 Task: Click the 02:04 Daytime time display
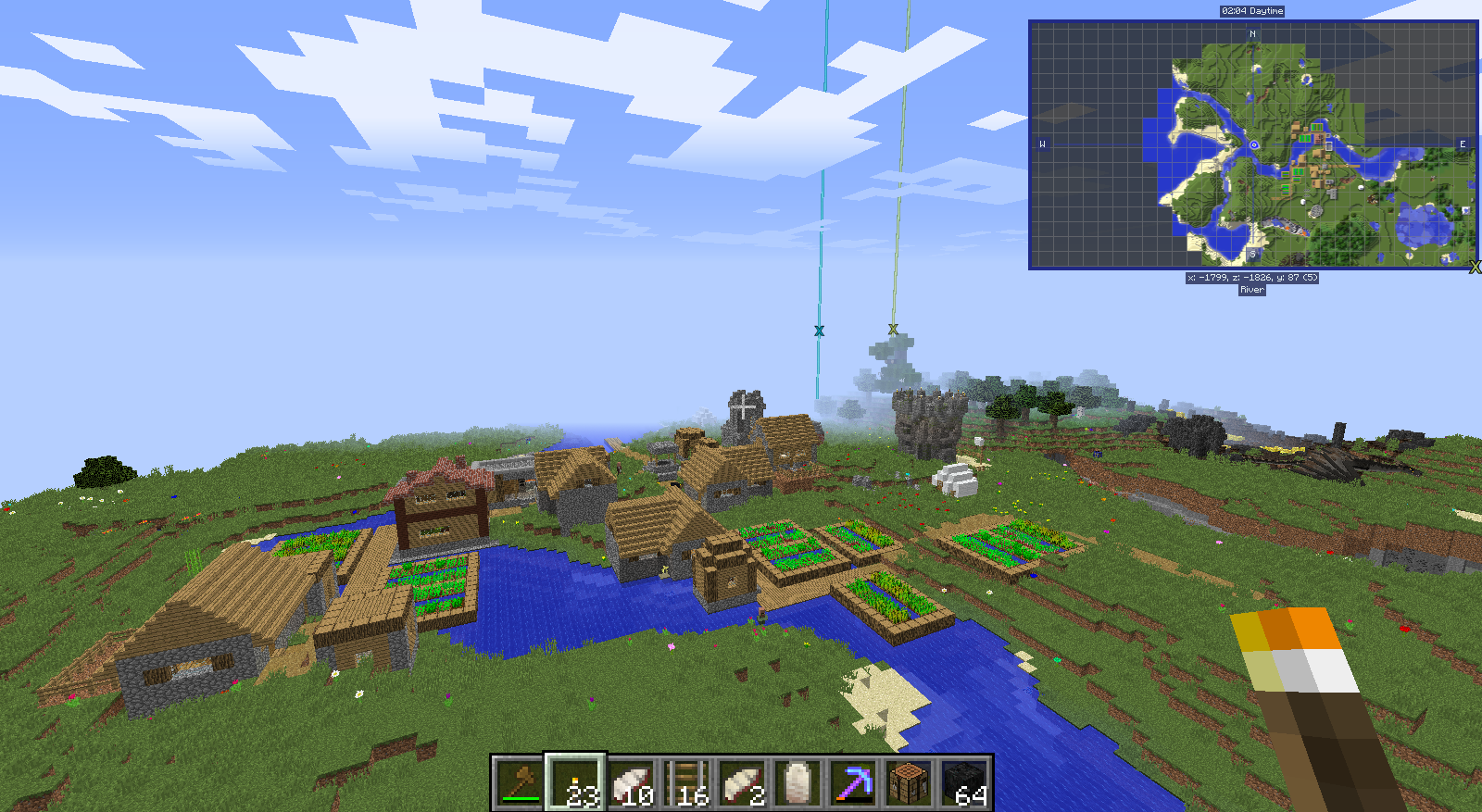tap(1250, 11)
